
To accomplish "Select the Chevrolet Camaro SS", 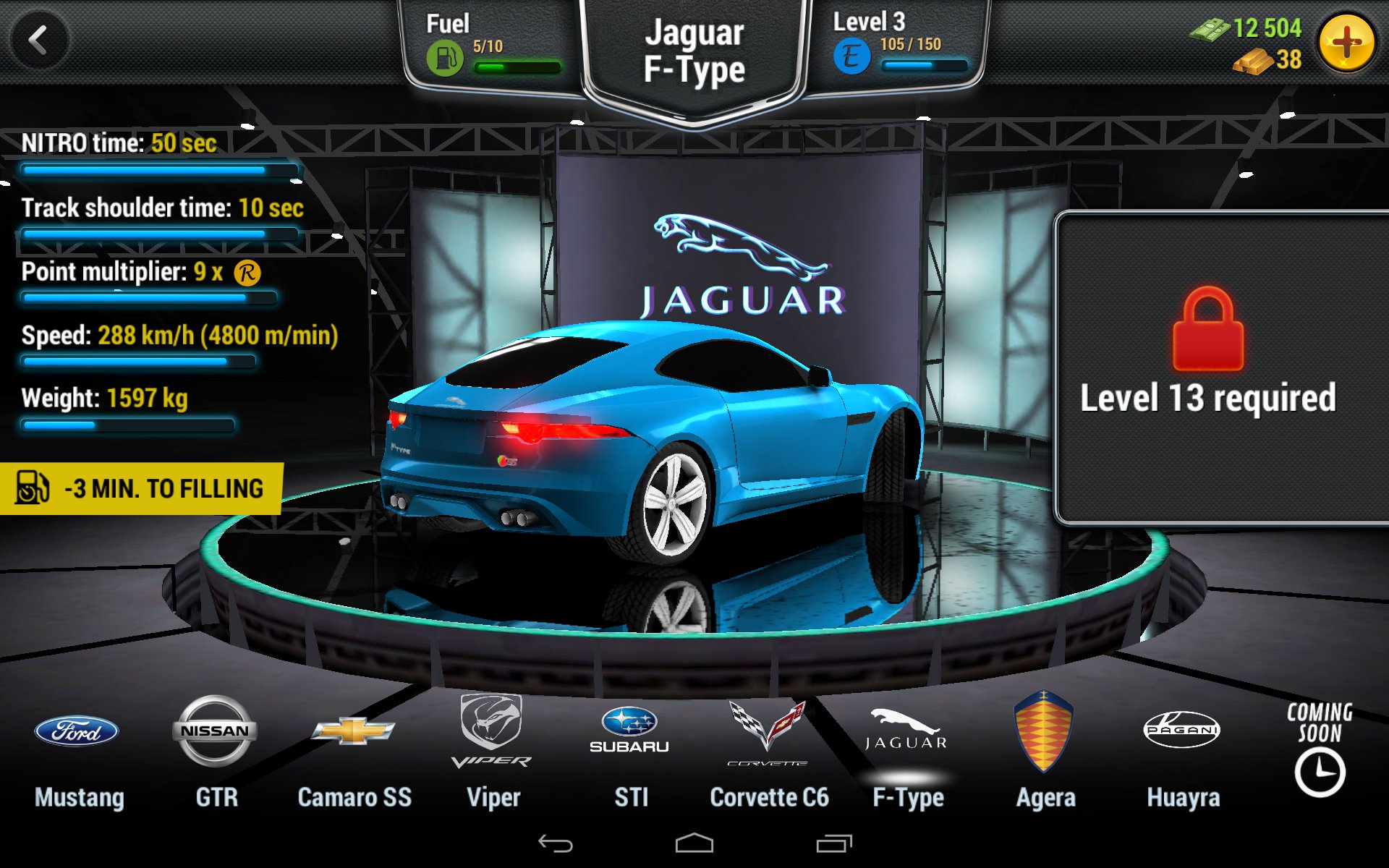I will [354, 752].
